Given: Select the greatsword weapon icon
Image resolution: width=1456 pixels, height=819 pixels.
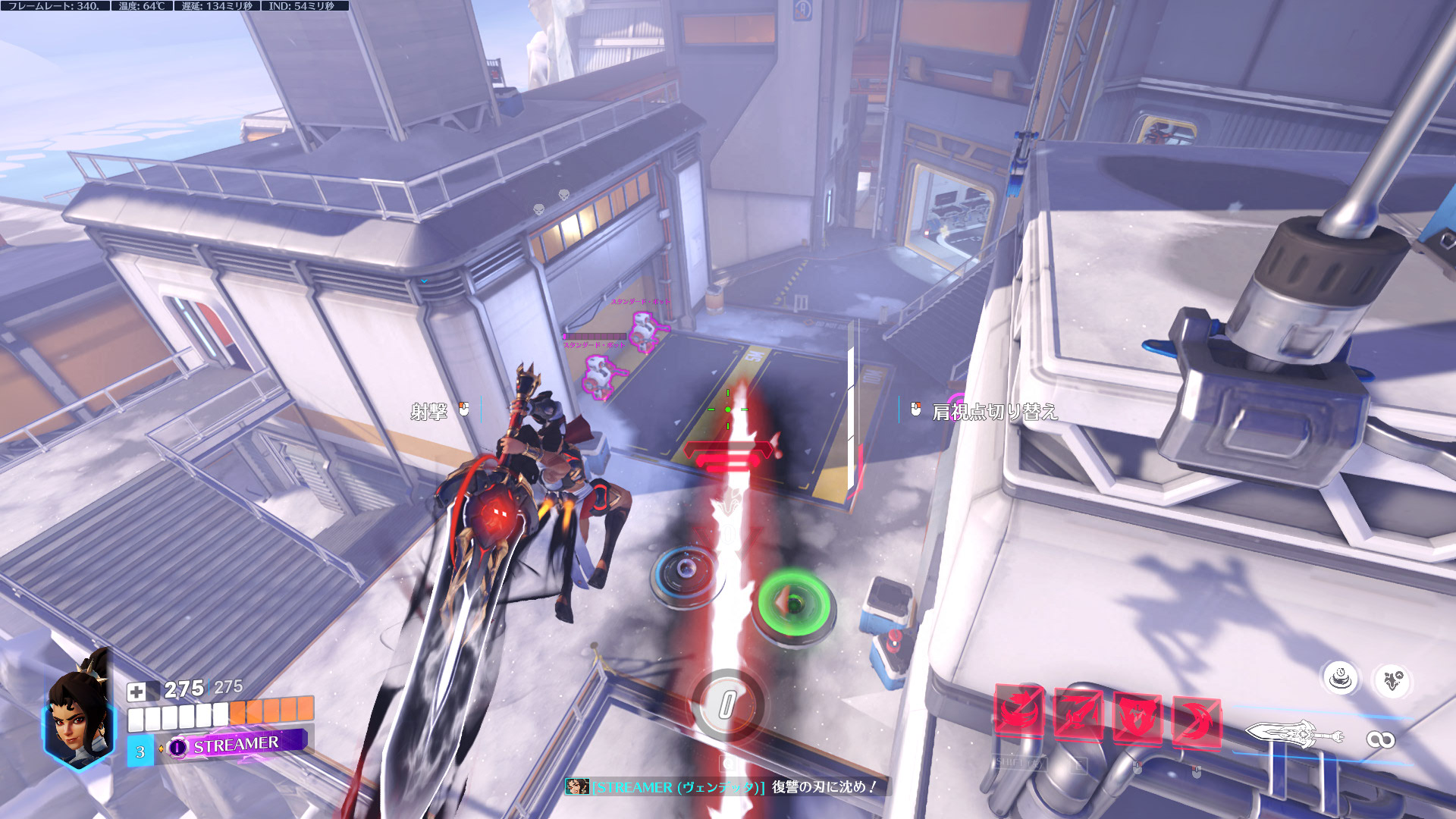Looking at the screenshot, I should coord(1294,734).
